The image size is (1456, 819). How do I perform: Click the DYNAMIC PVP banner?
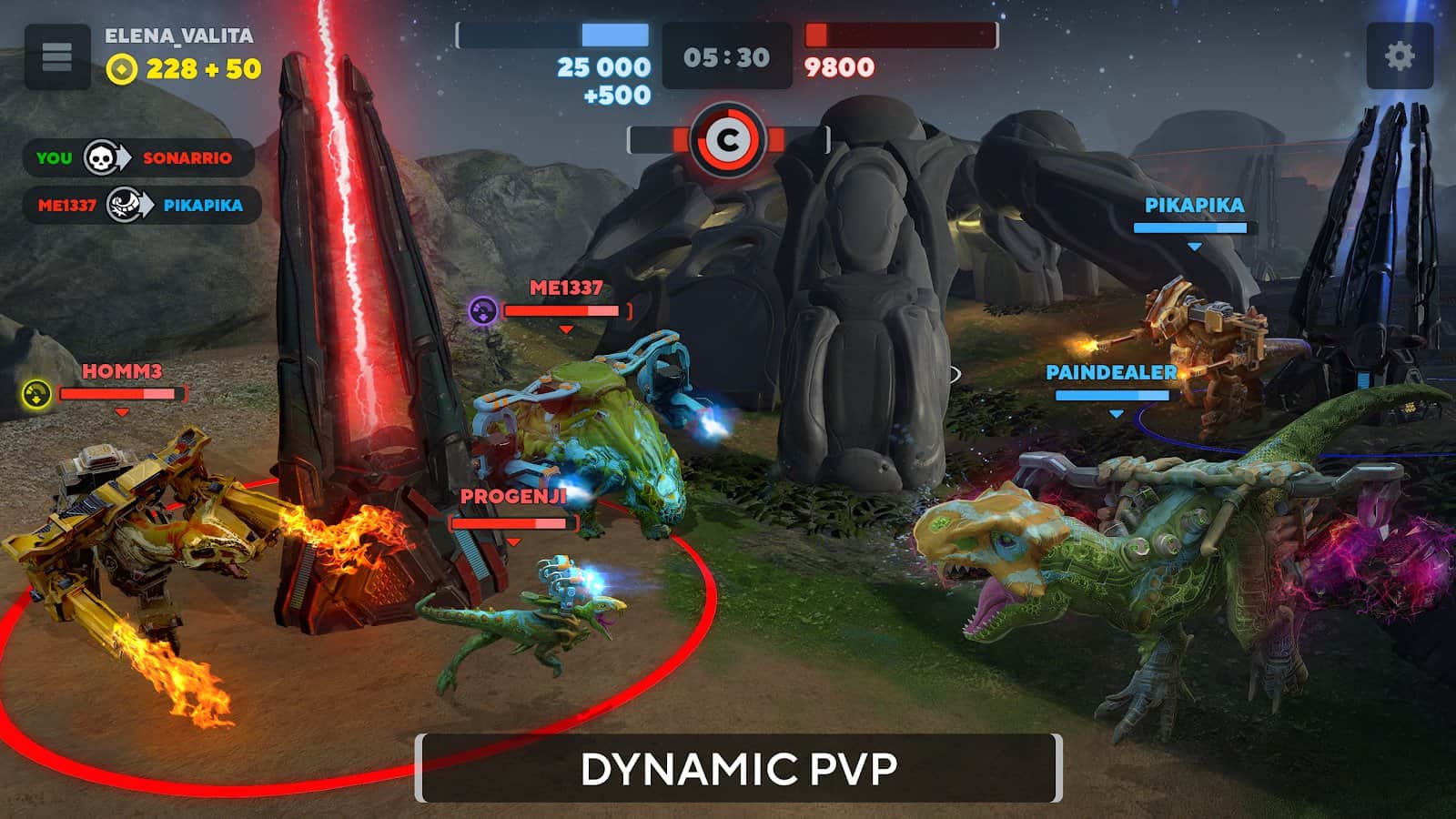click(x=739, y=767)
